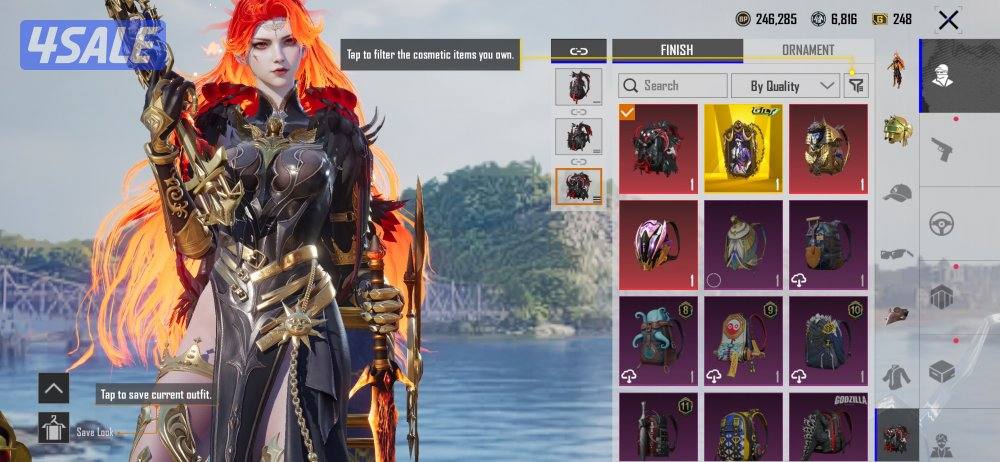Switch to the Ornament tab
Screen dimensions: 1000x462
pyautogui.click(x=808, y=50)
